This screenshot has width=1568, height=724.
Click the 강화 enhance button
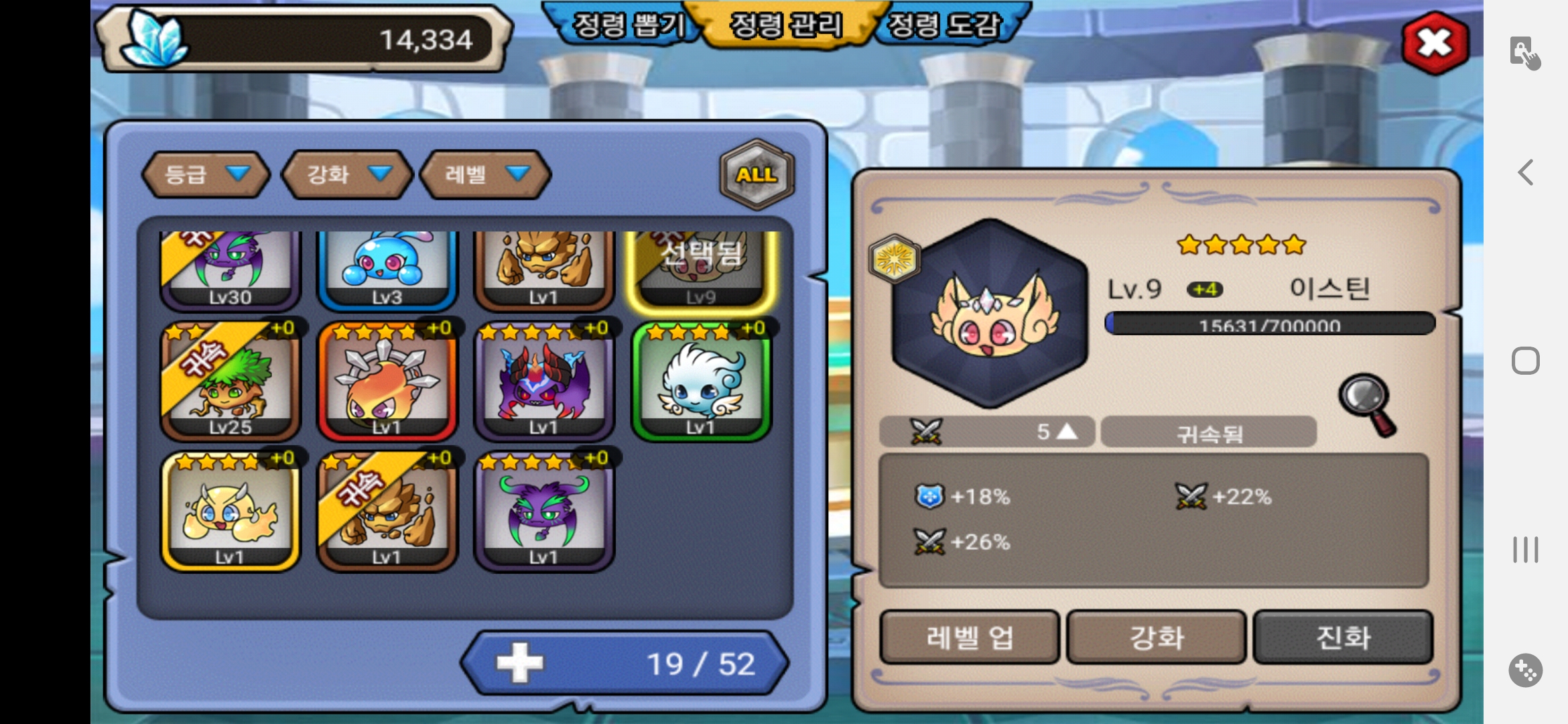tap(1157, 637)
